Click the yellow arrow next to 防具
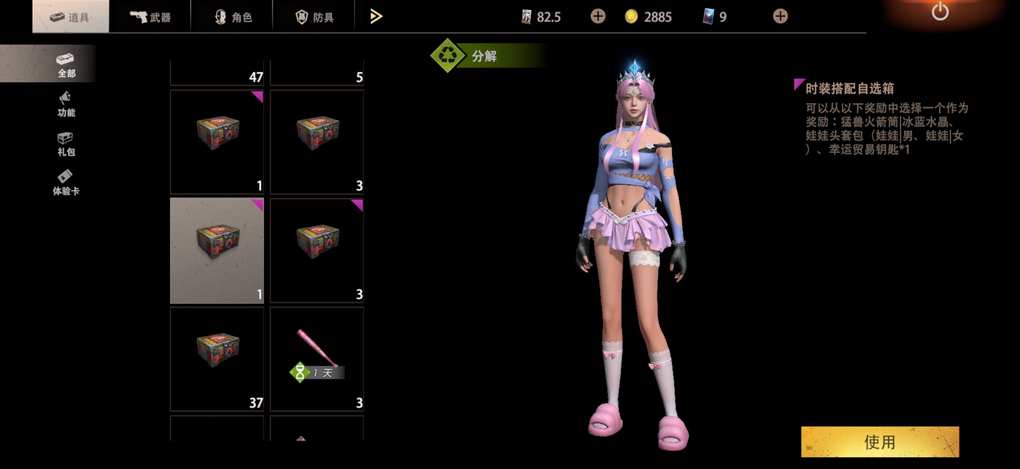 point(376,16)
